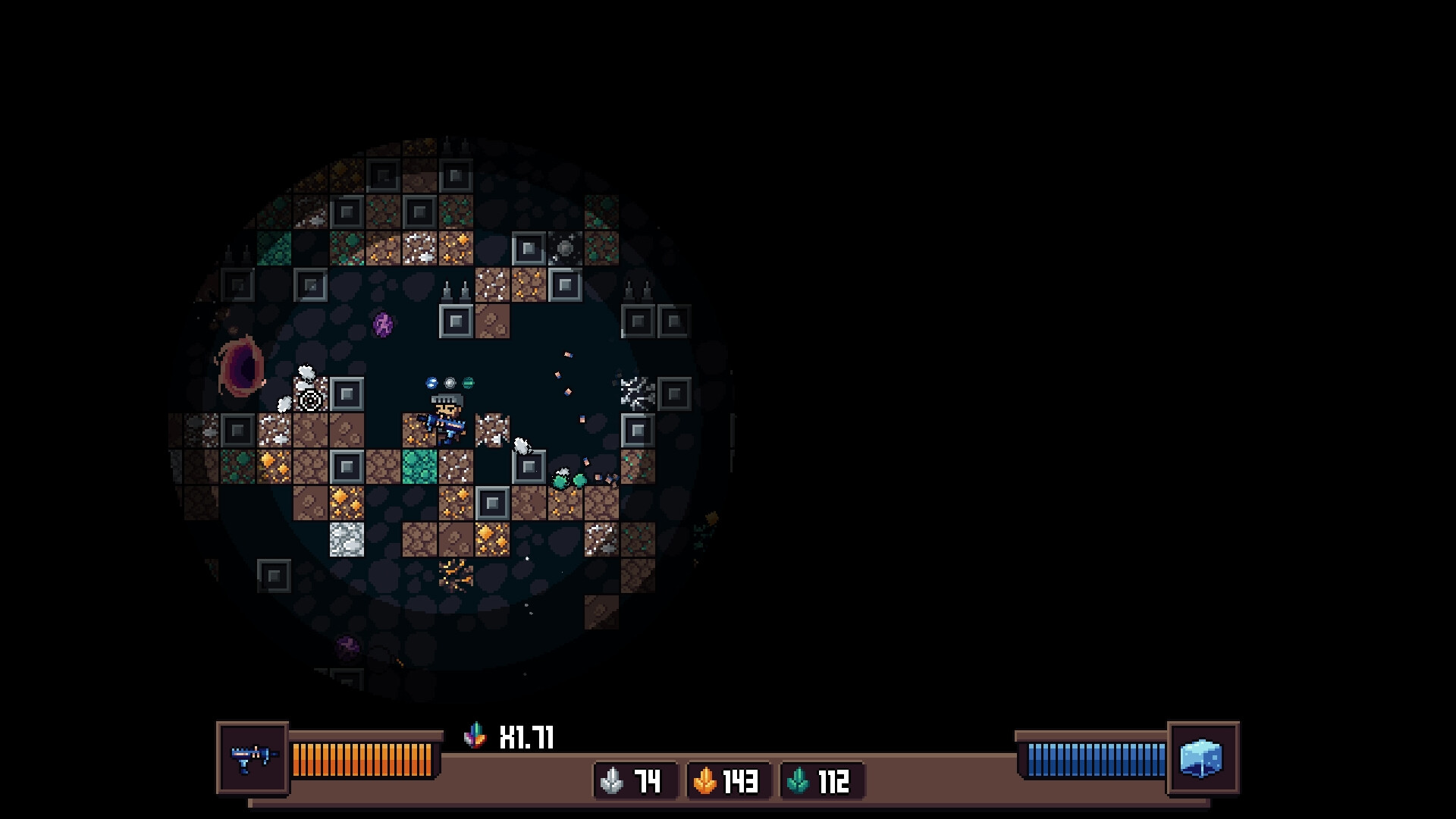
Task: Click the green crystal icon beside 112
Action: pyautogui.click(x=801, y=781)
